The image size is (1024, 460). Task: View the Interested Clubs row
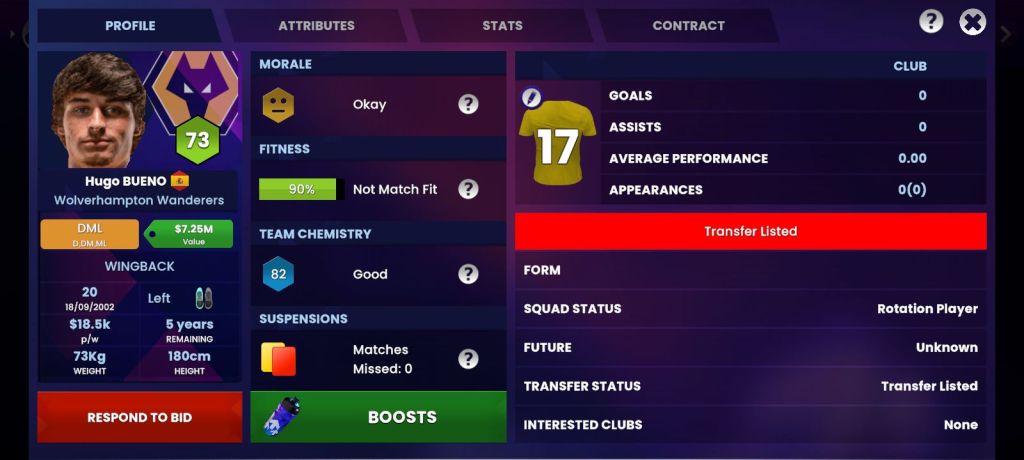[750, 425]
